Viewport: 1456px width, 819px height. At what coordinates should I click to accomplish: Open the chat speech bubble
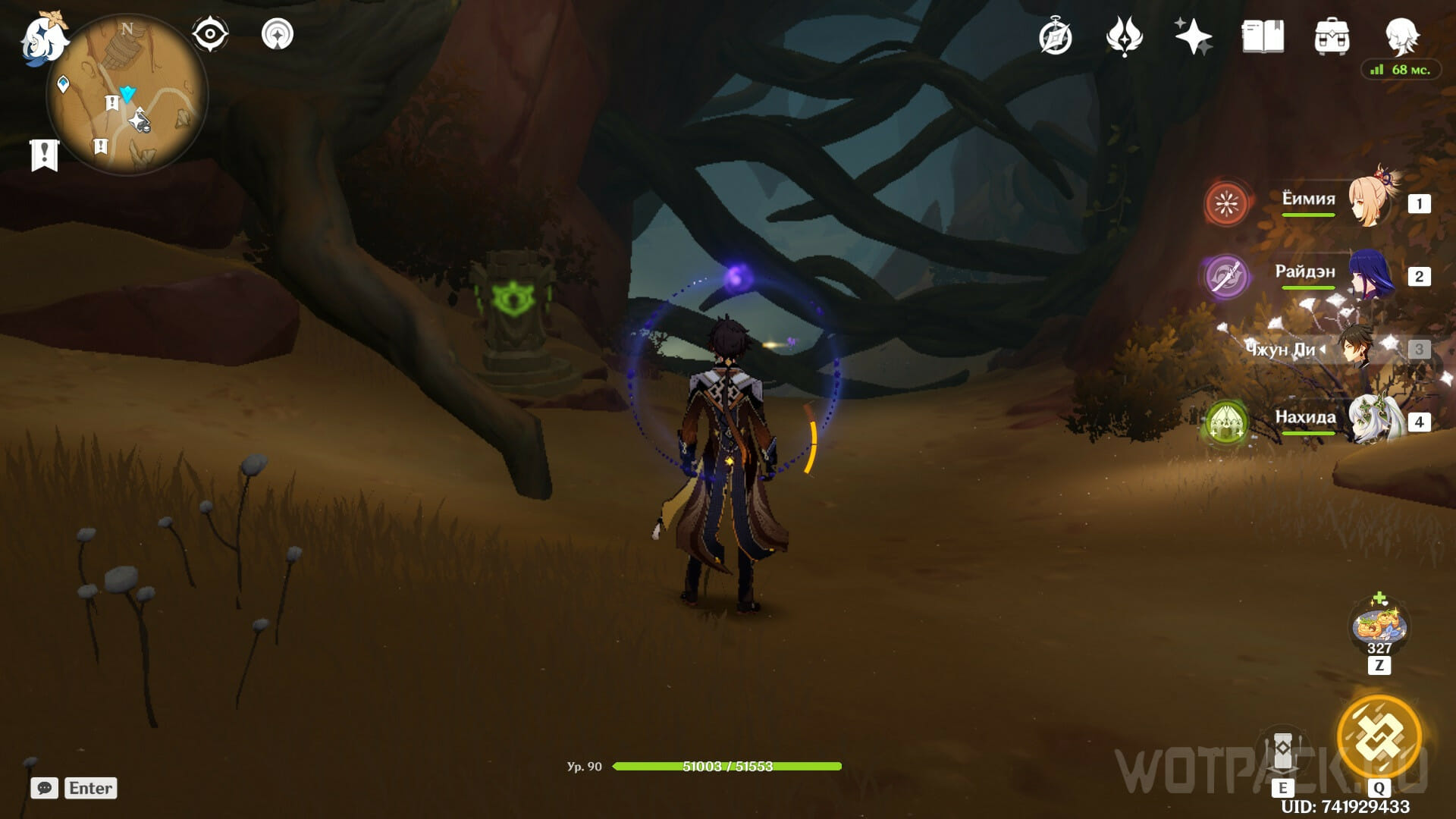[45, 788]
